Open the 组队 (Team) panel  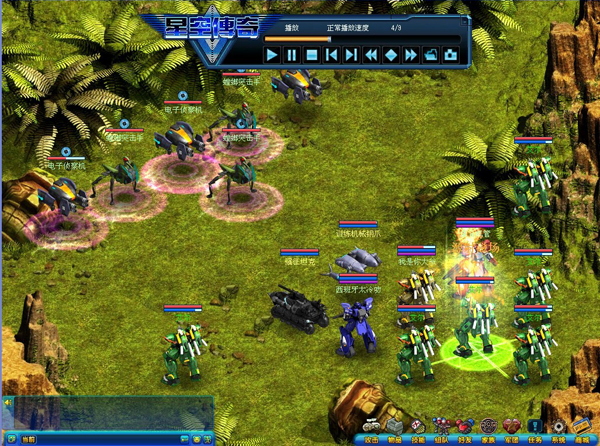point(443,431)
